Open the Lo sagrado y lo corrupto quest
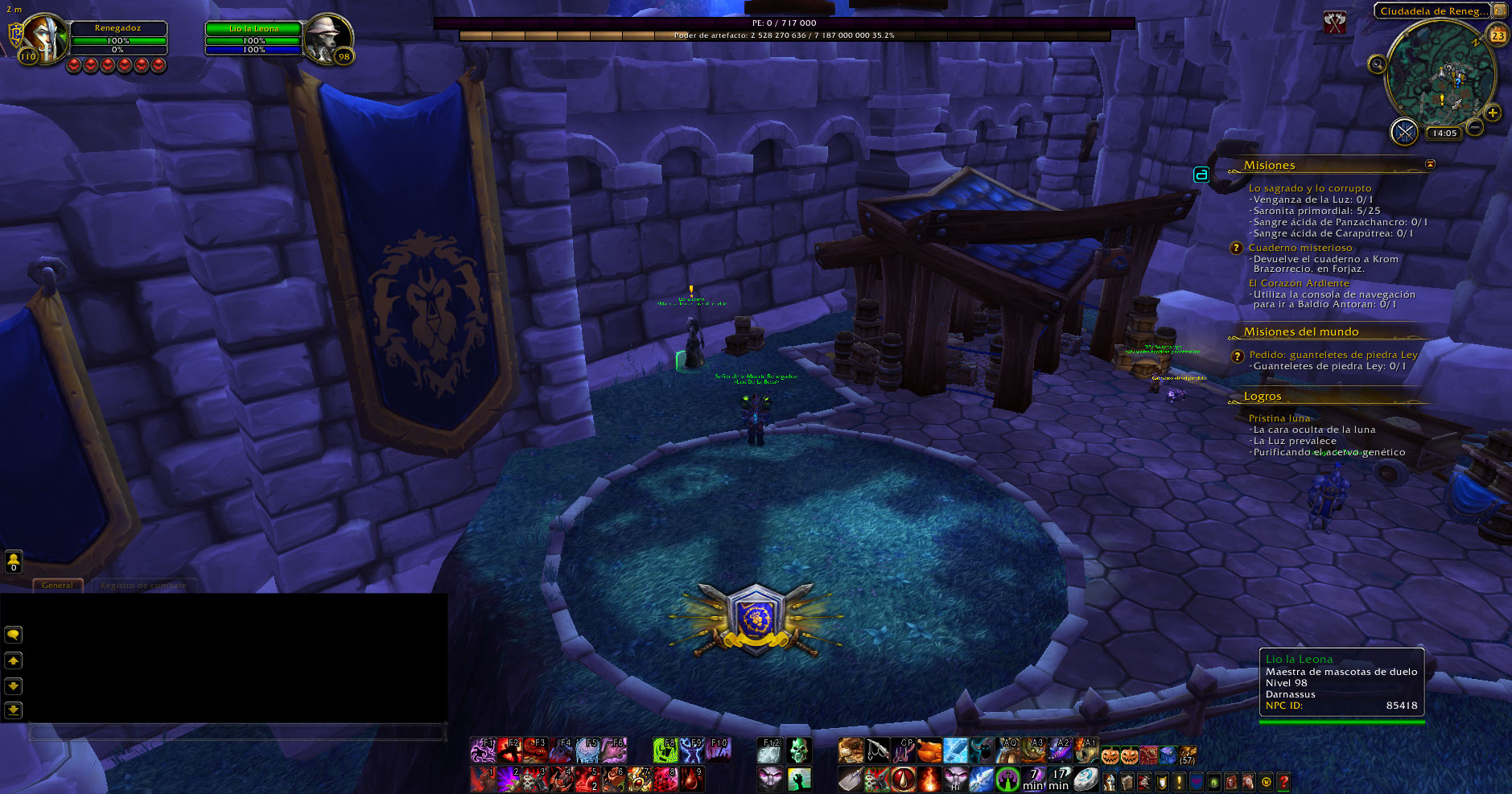 click(1309, 188)
